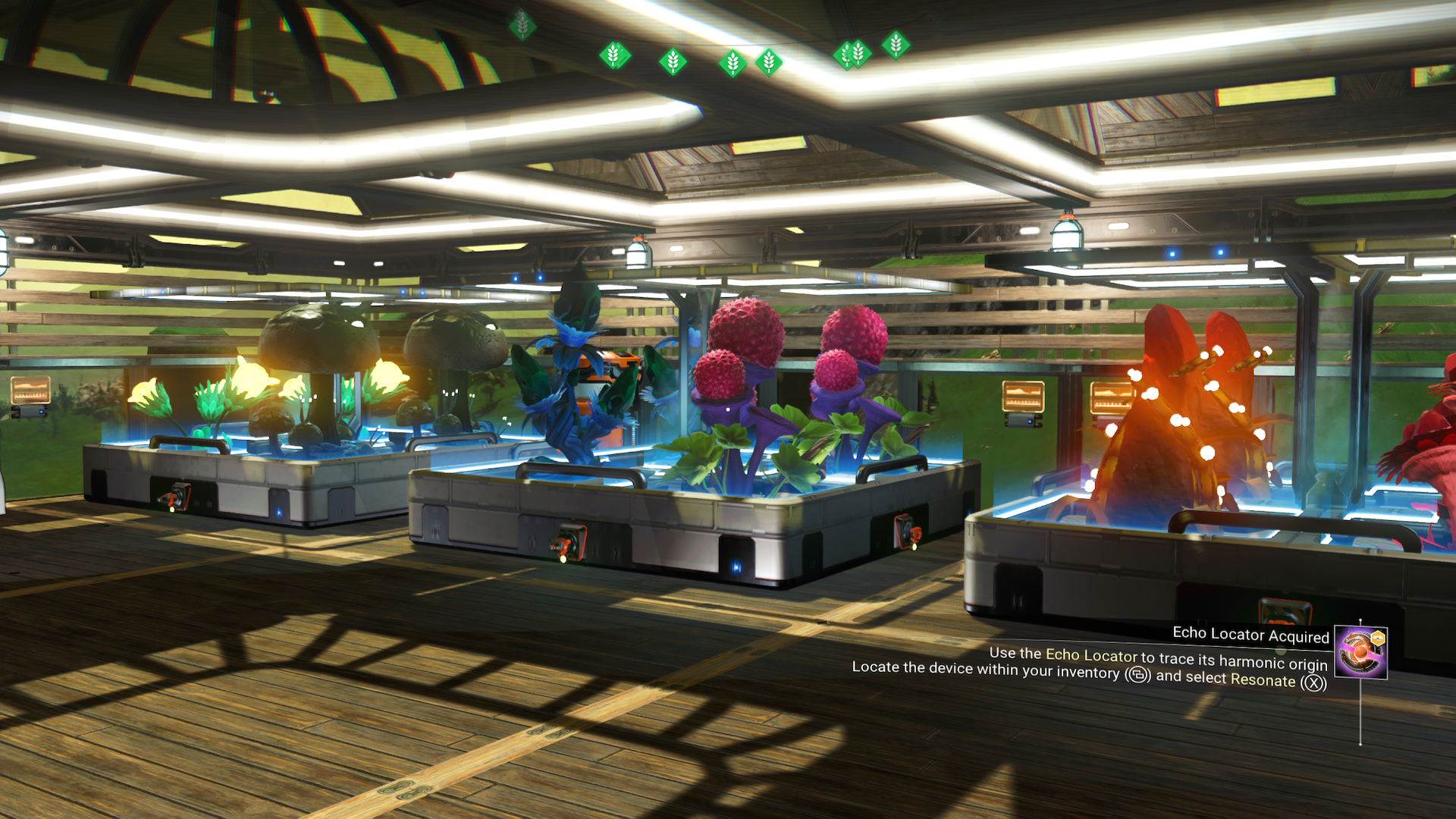Image resolution: width=1456 pixels, height=819 pixels.
Task: Select the Echo Locator item icon
Action: (1361, 652)
